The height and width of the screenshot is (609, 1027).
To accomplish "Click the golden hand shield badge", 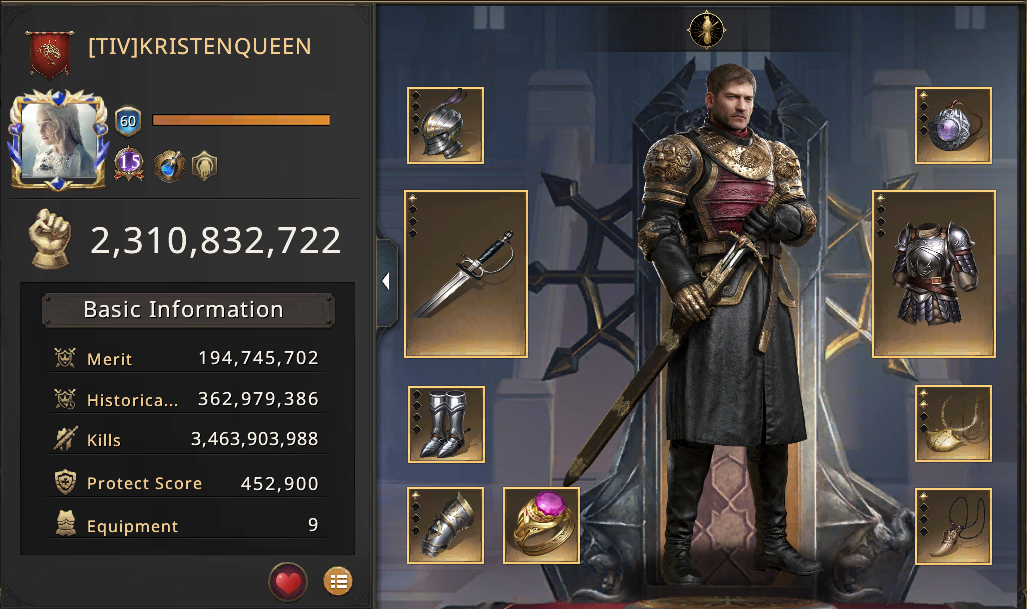I will point(204,164).
